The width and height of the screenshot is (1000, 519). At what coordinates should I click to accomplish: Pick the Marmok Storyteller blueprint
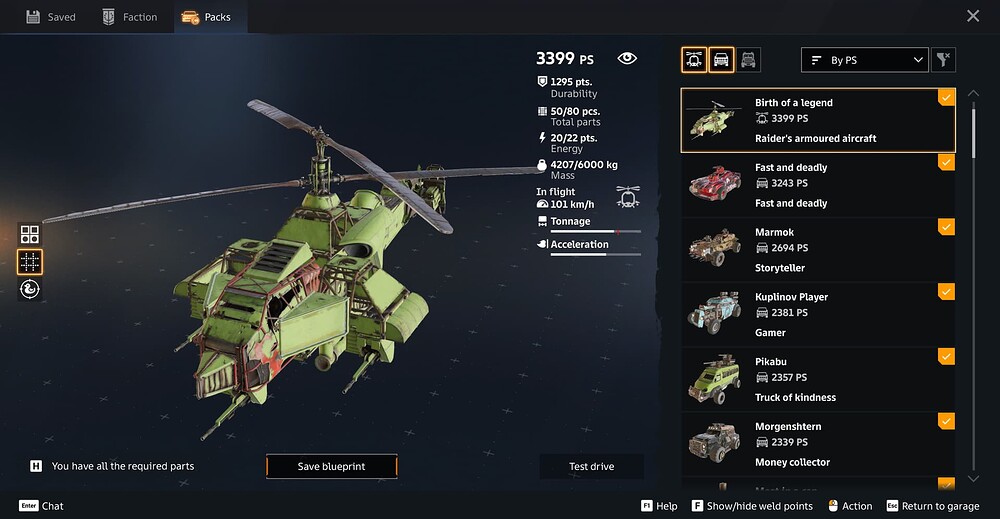(816, 250)
